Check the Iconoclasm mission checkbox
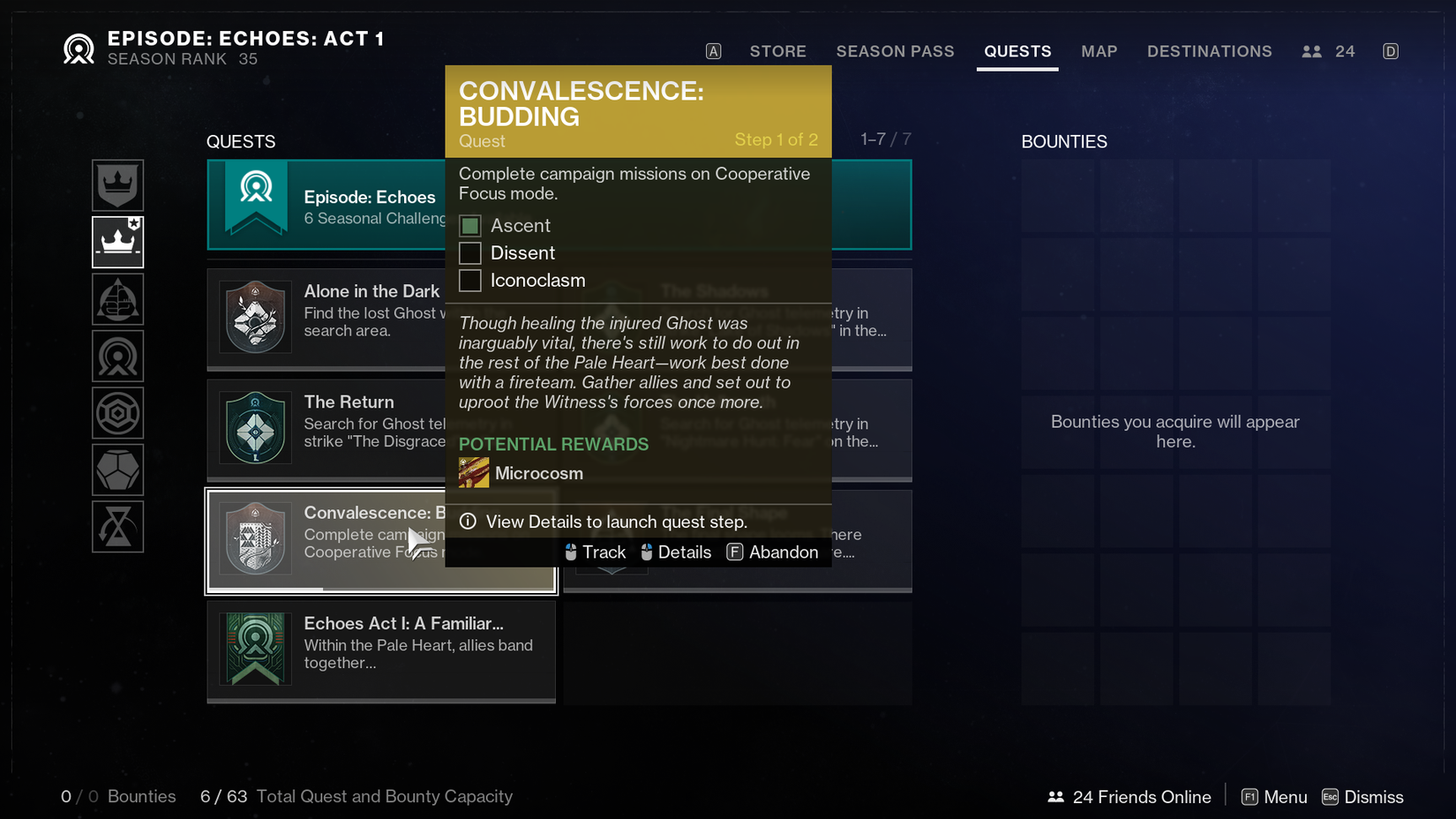Image resolution: width=1456 pixels, height=819 pixels. point(469,280)
